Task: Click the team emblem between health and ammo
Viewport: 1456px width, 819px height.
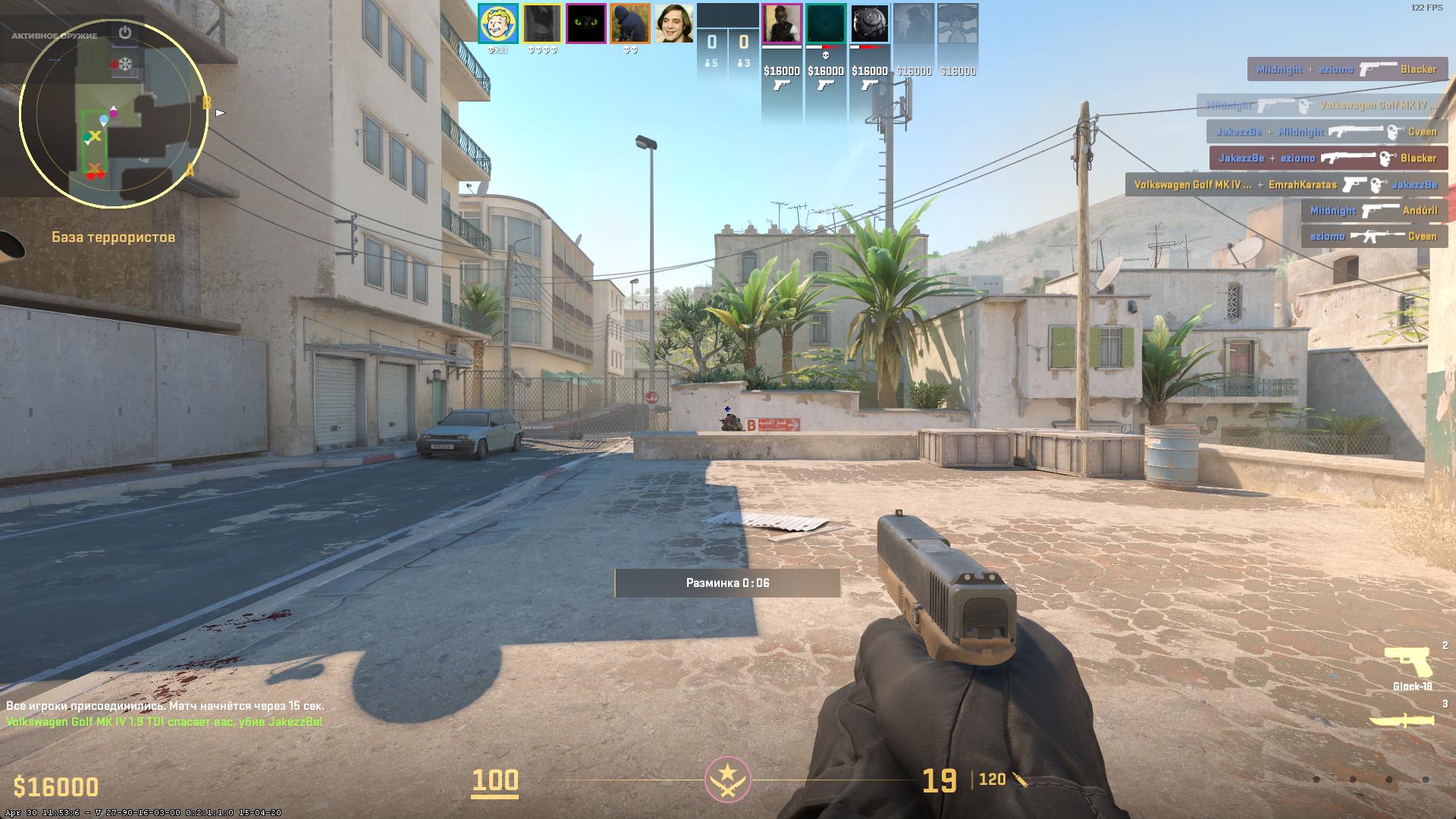Action: coord(728,779)
